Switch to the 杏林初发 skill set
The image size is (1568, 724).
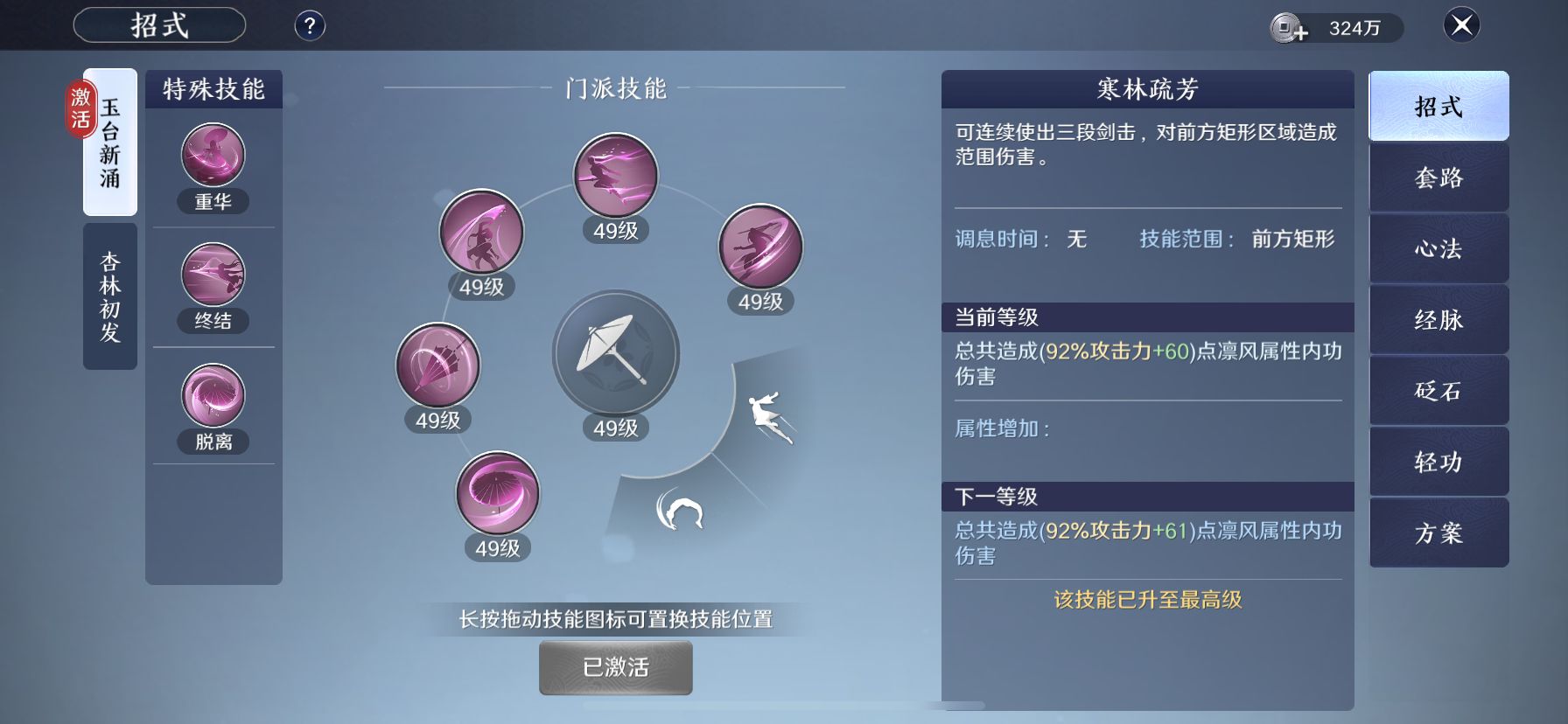point(109,293)
